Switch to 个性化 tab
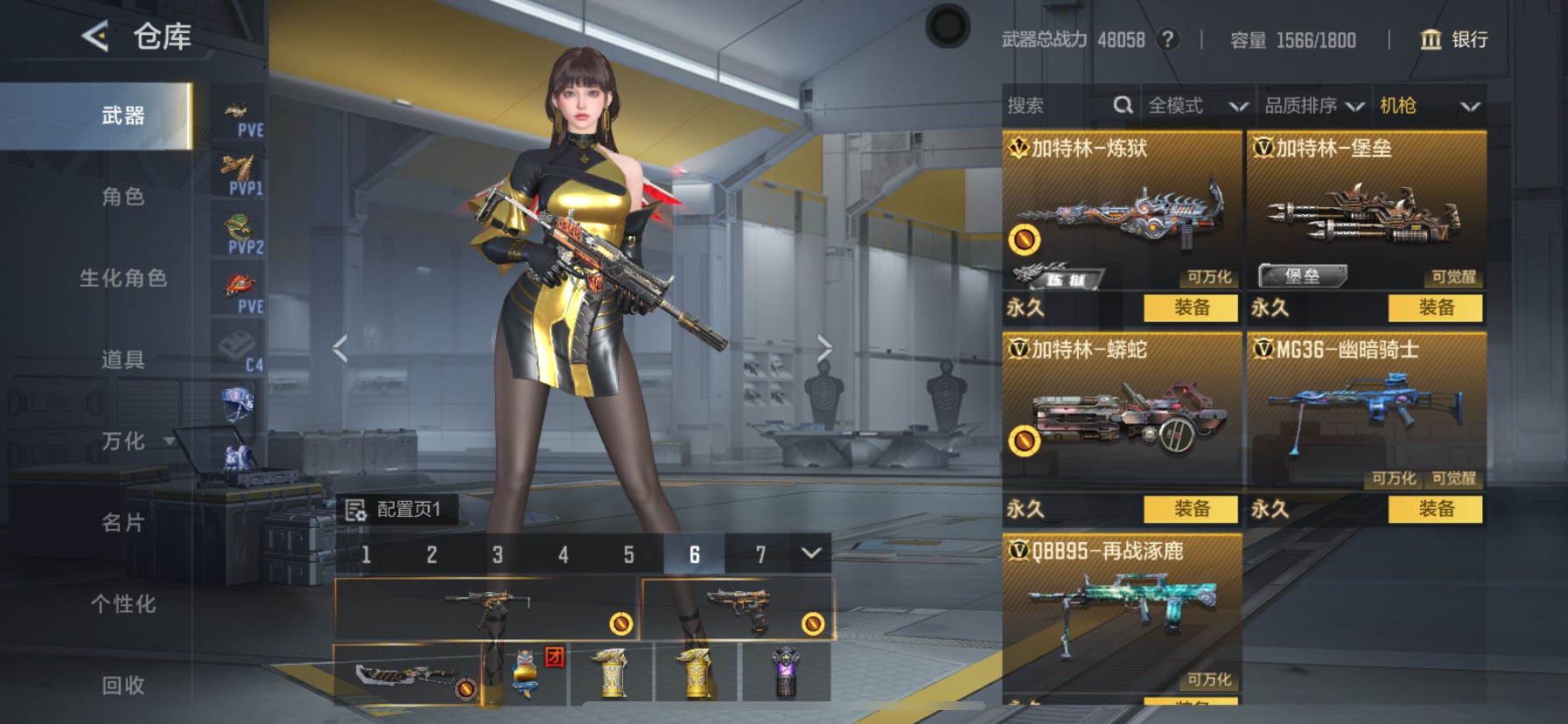This screenshot has width=1568, height=724. 122,604
